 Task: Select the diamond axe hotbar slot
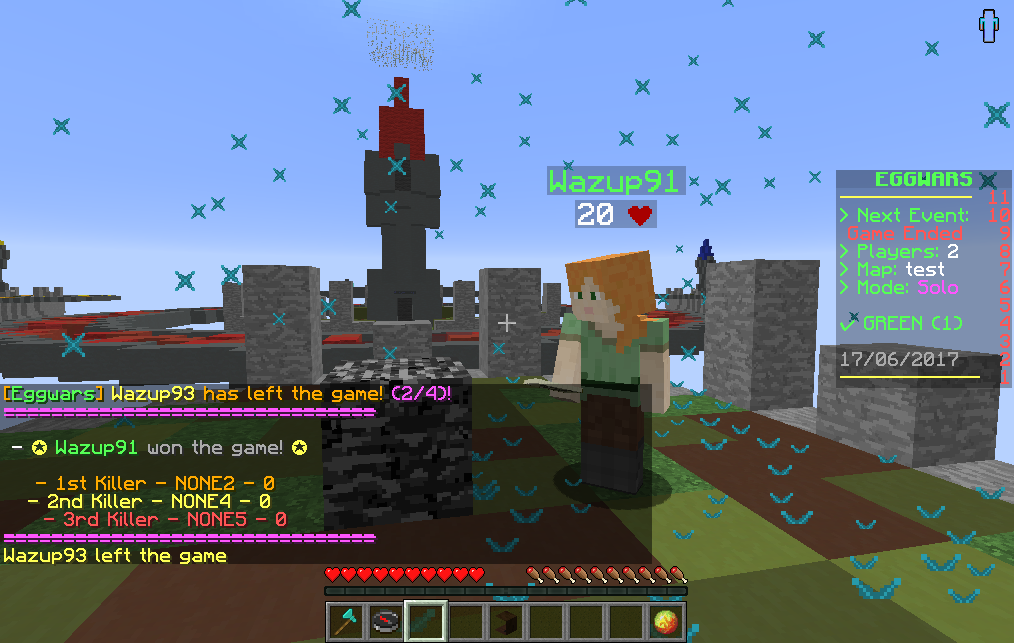(345, 621)
